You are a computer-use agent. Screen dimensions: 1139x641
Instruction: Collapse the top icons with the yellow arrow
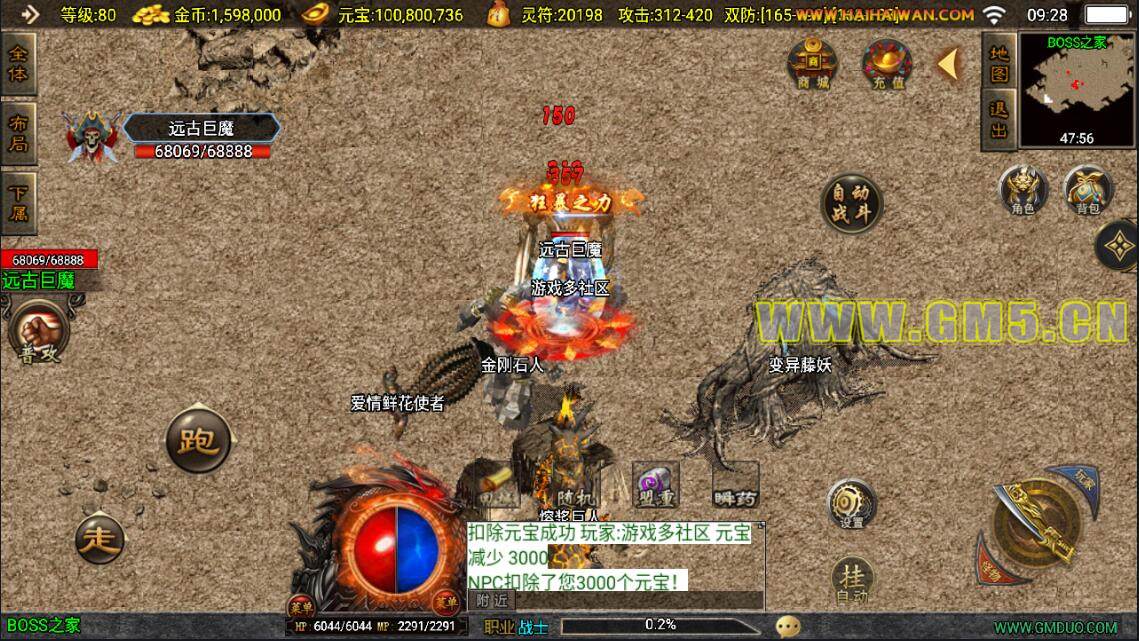[x=947, y=64]
